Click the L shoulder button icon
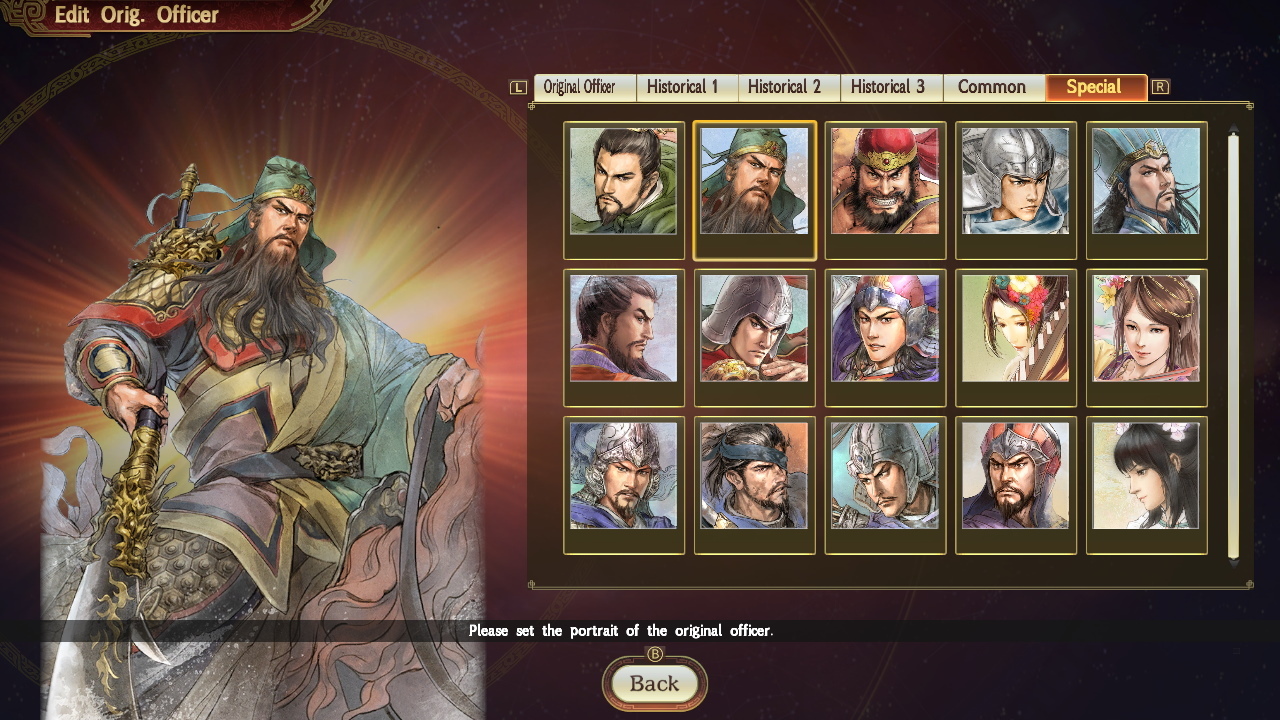1280x720 pixels. click(517, 87)
